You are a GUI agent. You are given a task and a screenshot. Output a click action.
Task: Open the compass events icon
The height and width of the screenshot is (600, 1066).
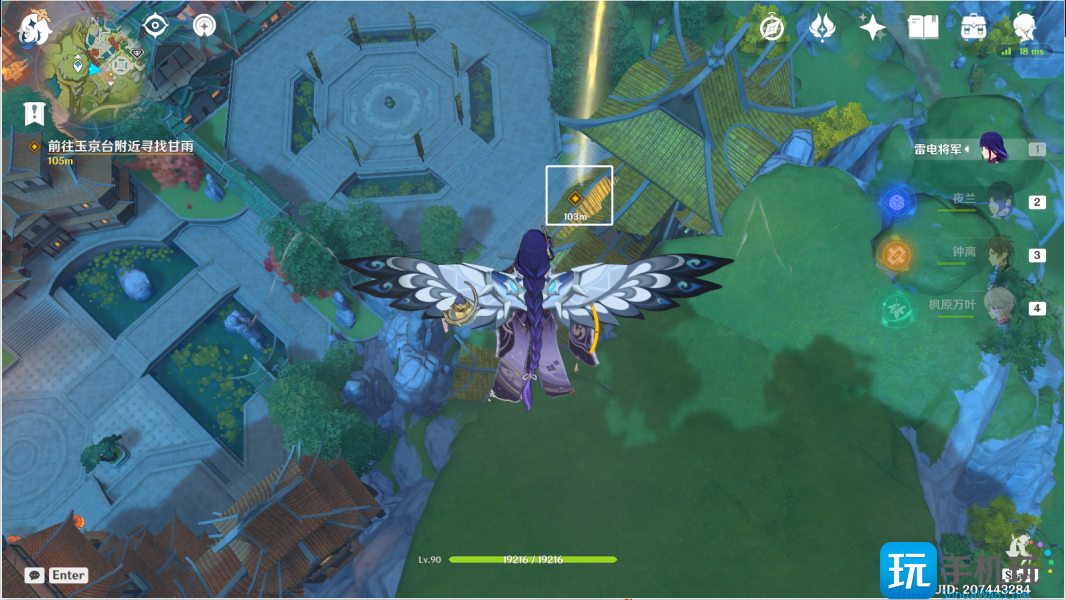click(772, 28)
